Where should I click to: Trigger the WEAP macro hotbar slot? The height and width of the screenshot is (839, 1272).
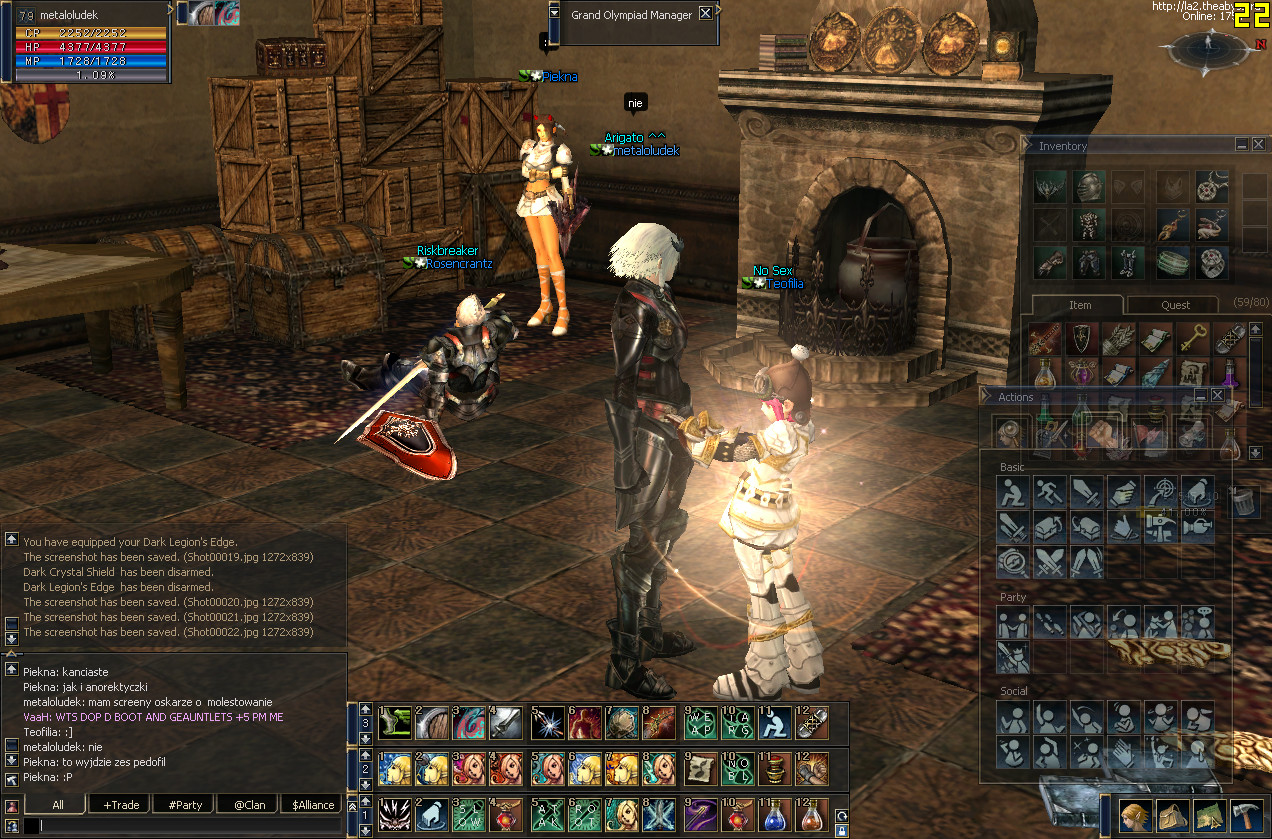(699, 722)
